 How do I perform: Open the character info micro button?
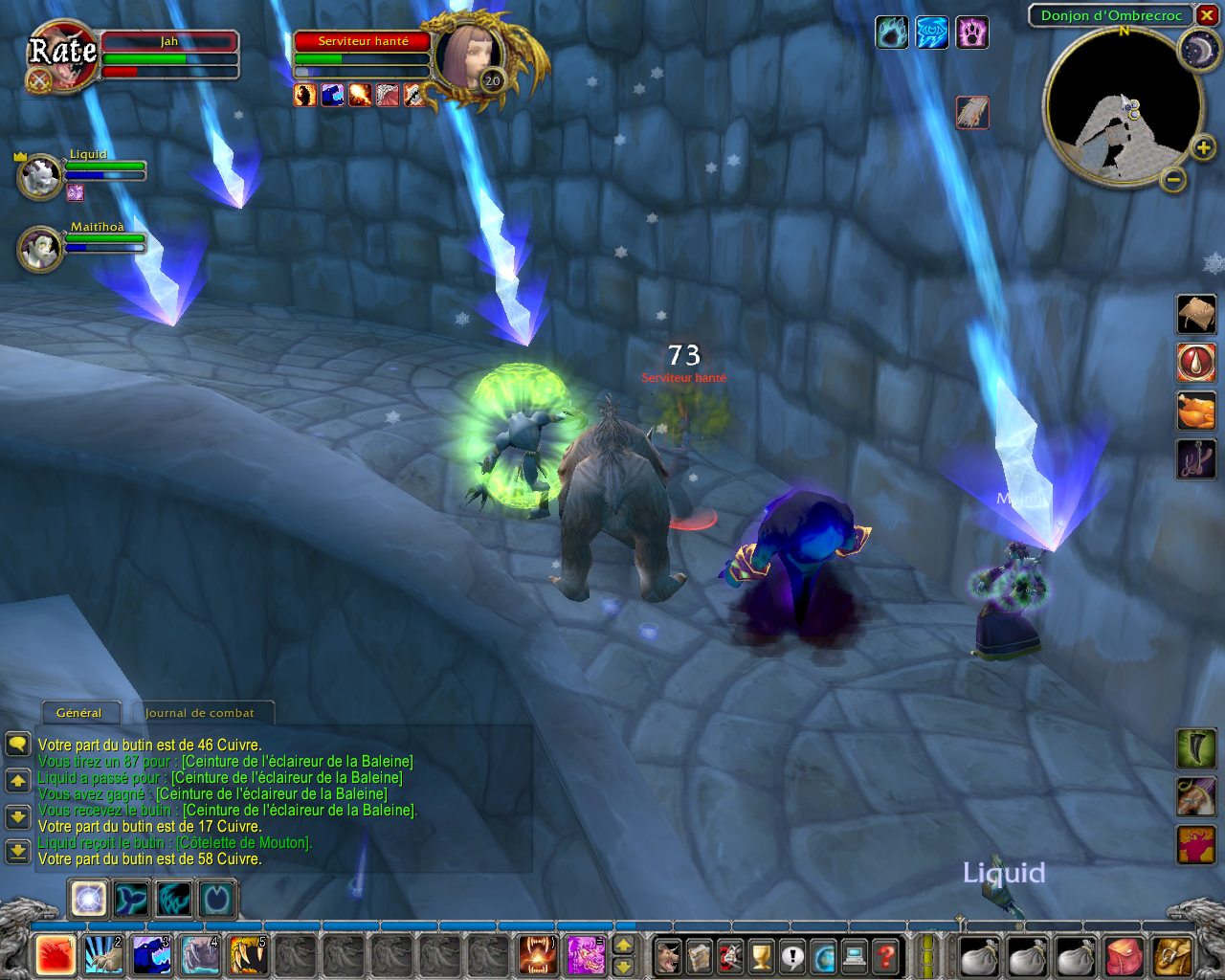pos(668,955)
